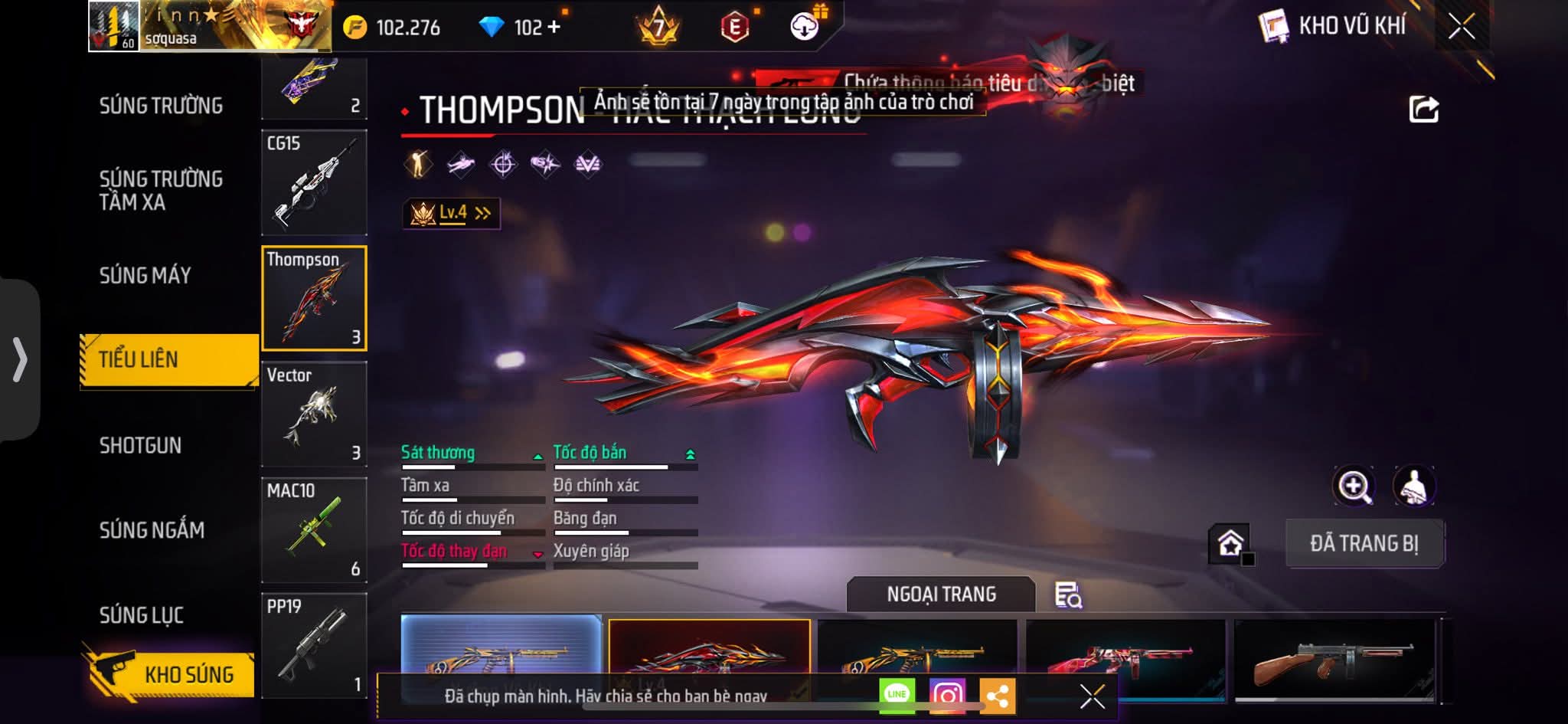Switch to the SÚNG TRƯỜNG category

(161, 106)
